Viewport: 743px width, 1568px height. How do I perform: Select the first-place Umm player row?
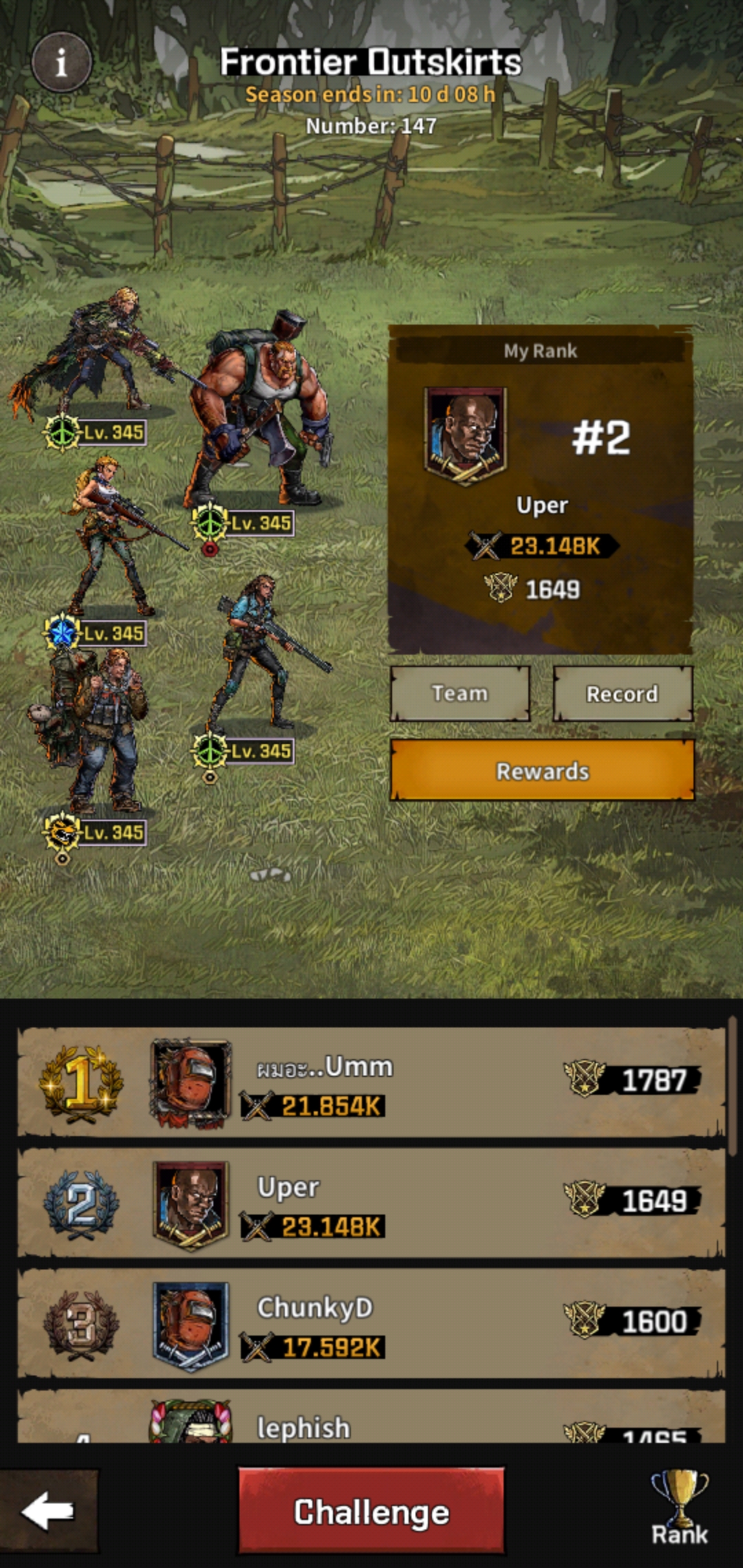click(371, 1082)
